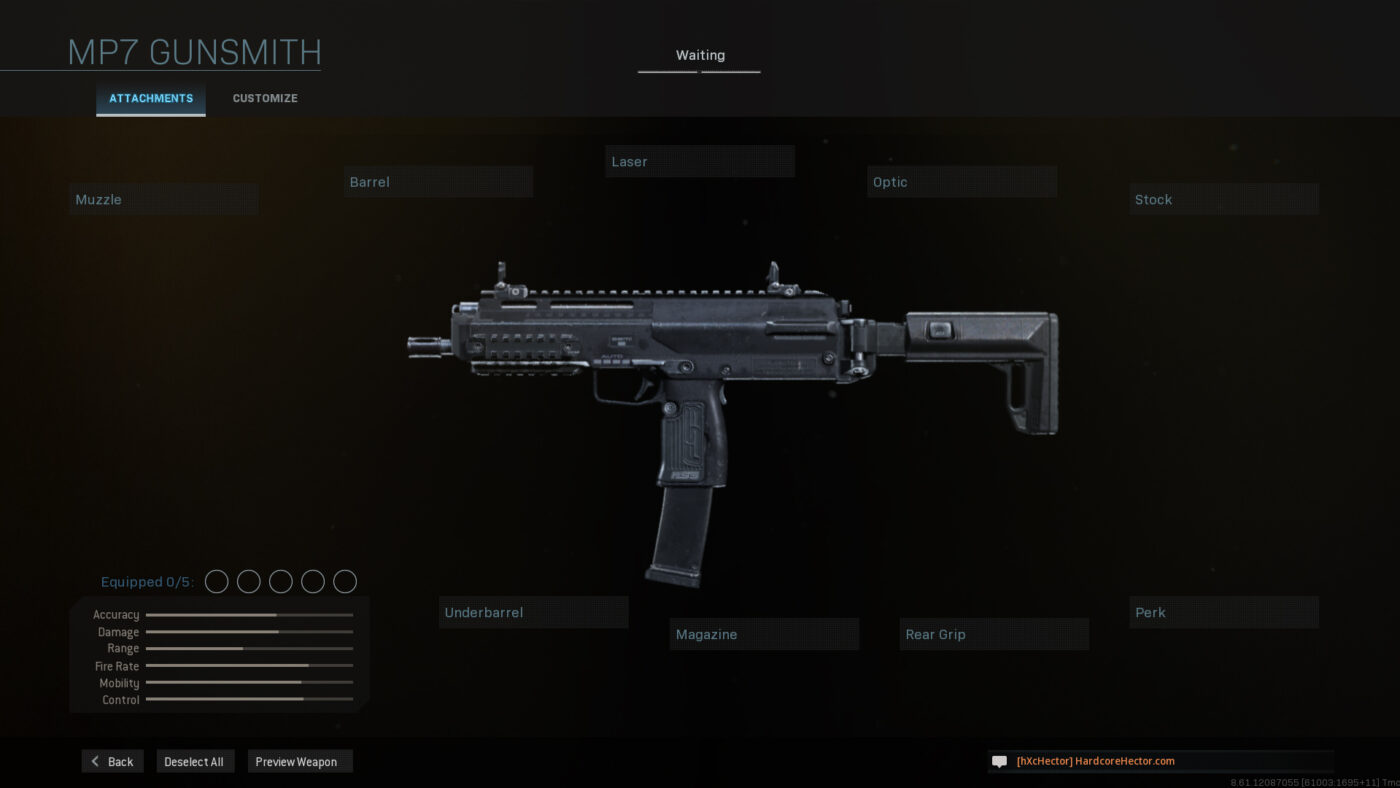This screenshot has width=1400, height=788.
Task: Open the Stock attachment slot
Action: coord(1223,199)
